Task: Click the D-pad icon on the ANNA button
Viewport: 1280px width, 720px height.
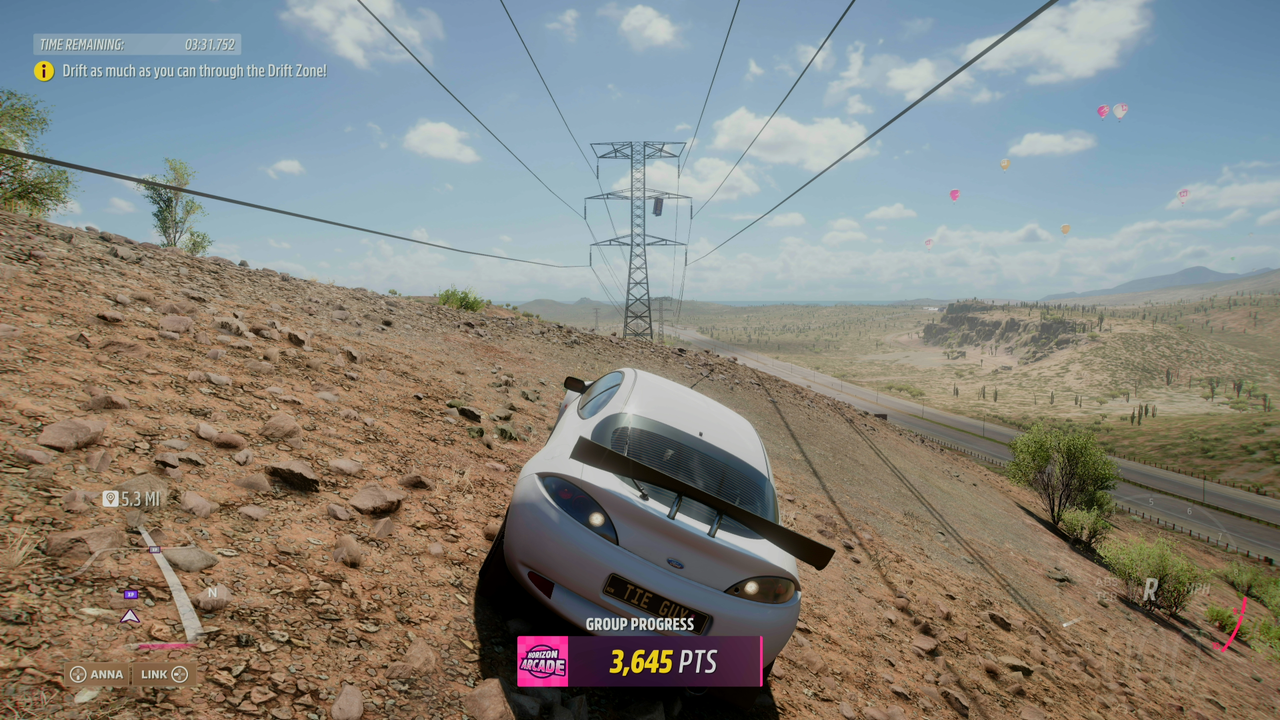Action: tap(78, 674)
